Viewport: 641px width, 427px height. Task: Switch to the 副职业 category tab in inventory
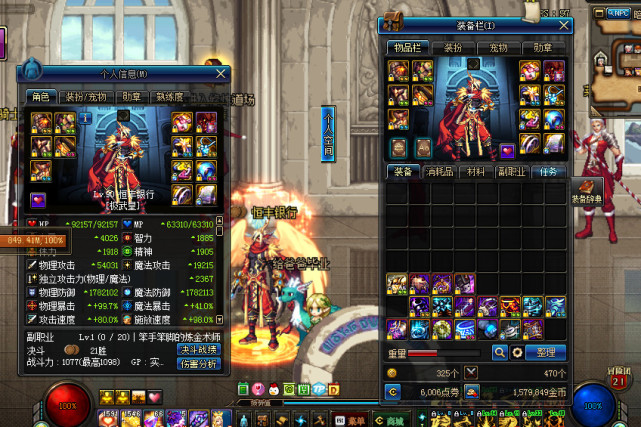512,172
